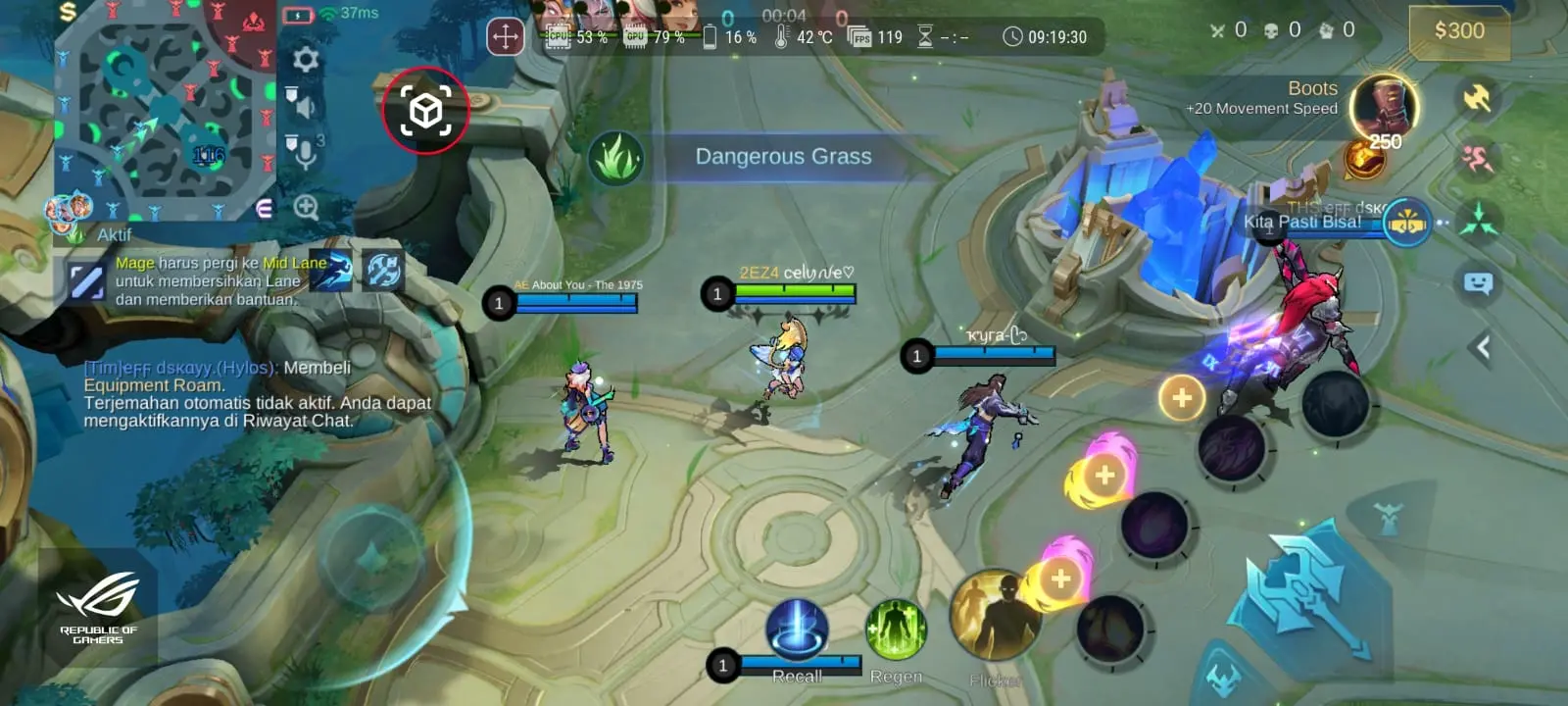Open settings with the gear icon
1568x706 pixels.
coord(306,60)
